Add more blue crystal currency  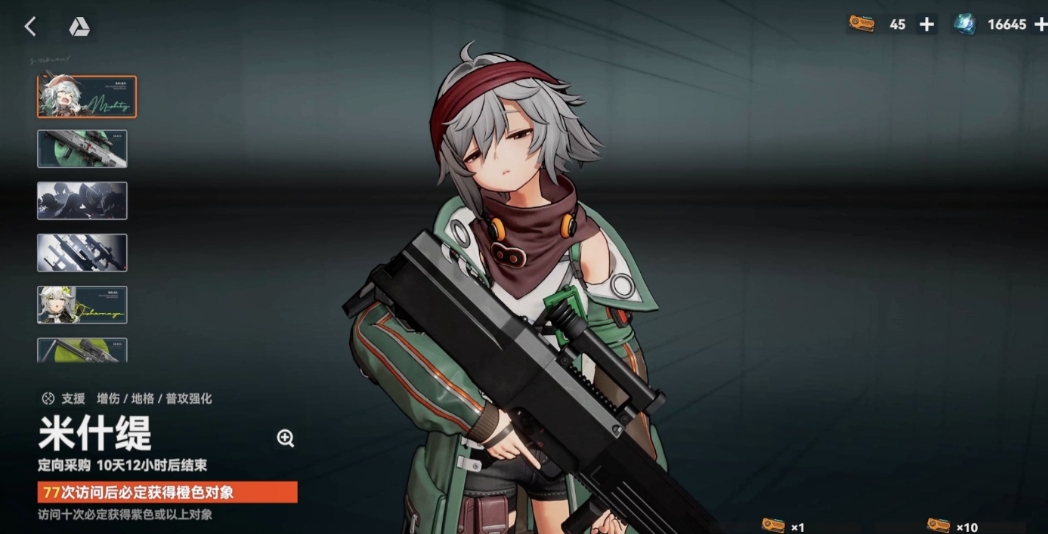[1041, 24]
